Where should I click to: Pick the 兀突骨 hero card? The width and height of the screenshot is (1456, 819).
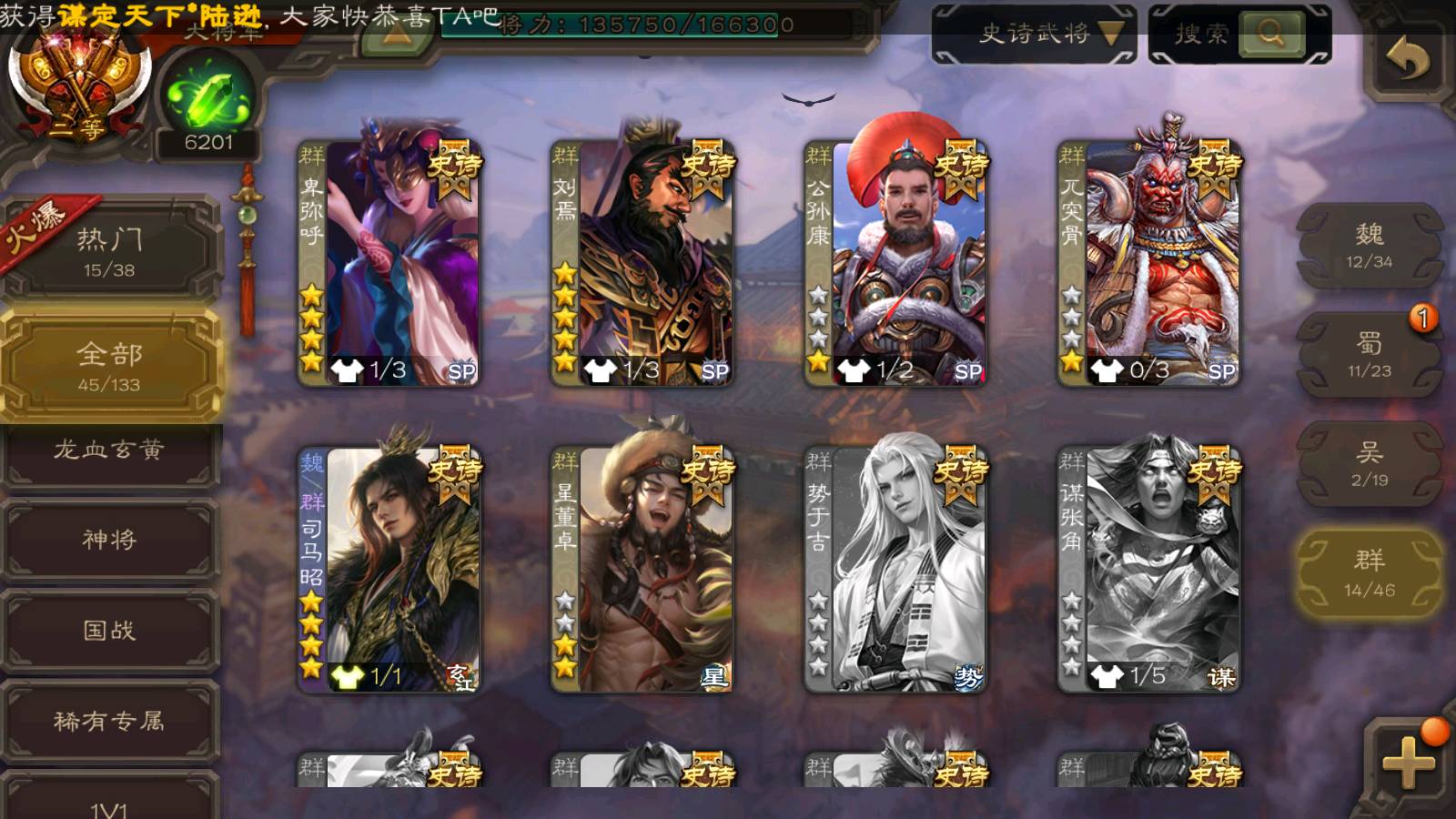pyautogui.click(x=1149, y=262)
